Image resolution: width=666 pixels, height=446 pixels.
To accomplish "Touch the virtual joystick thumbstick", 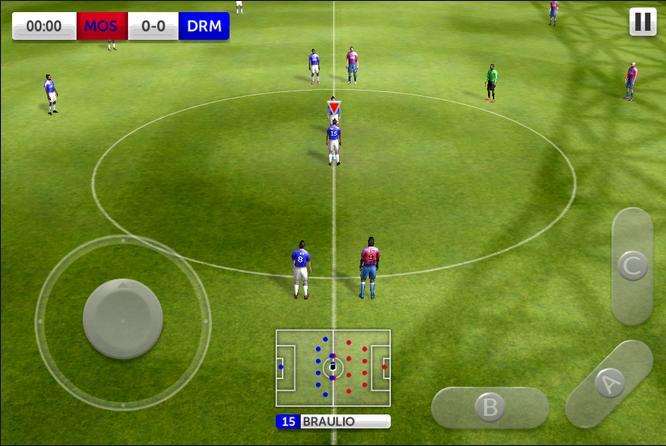I will (123, 318).
